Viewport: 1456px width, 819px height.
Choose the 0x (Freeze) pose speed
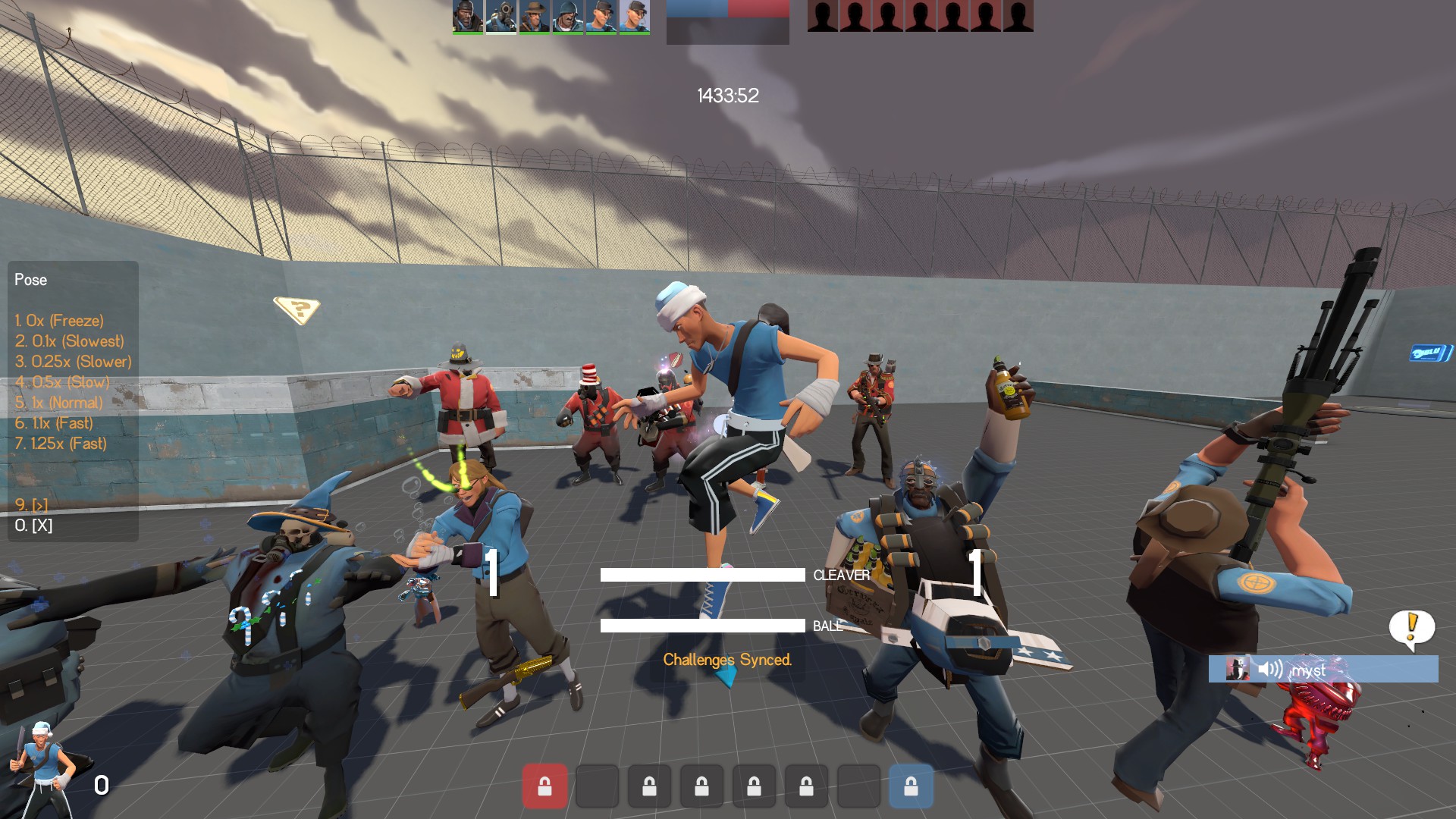click(x=59, y=321)
